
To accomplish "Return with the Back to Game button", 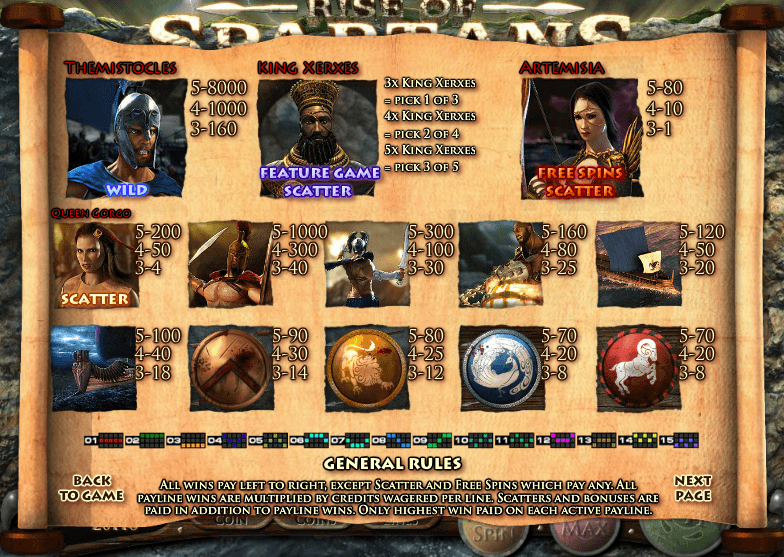I will [x=91, y=488].
